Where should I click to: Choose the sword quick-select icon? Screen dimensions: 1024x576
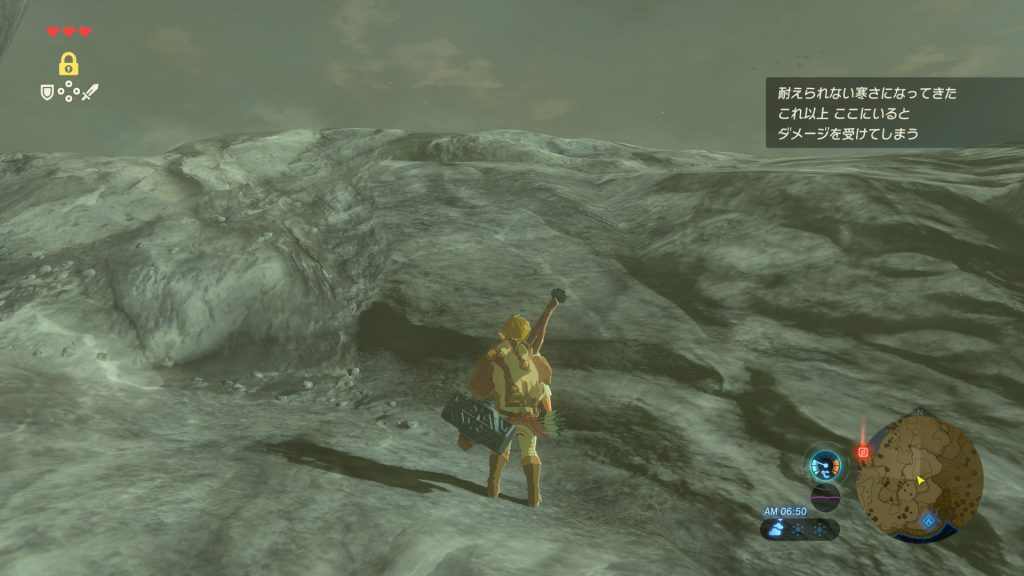coord(90,92)
